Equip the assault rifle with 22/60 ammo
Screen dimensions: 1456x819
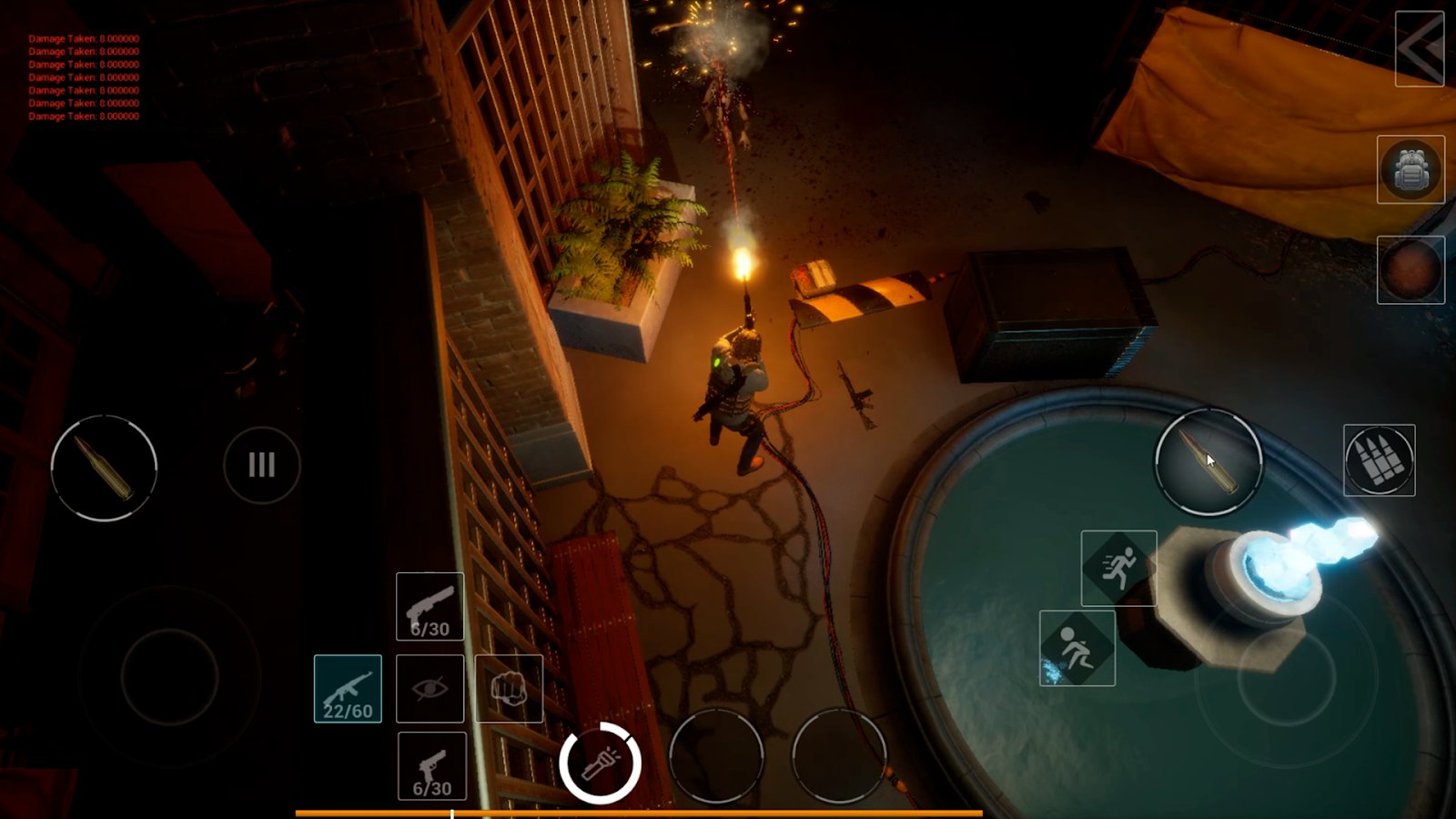(349, 688)
